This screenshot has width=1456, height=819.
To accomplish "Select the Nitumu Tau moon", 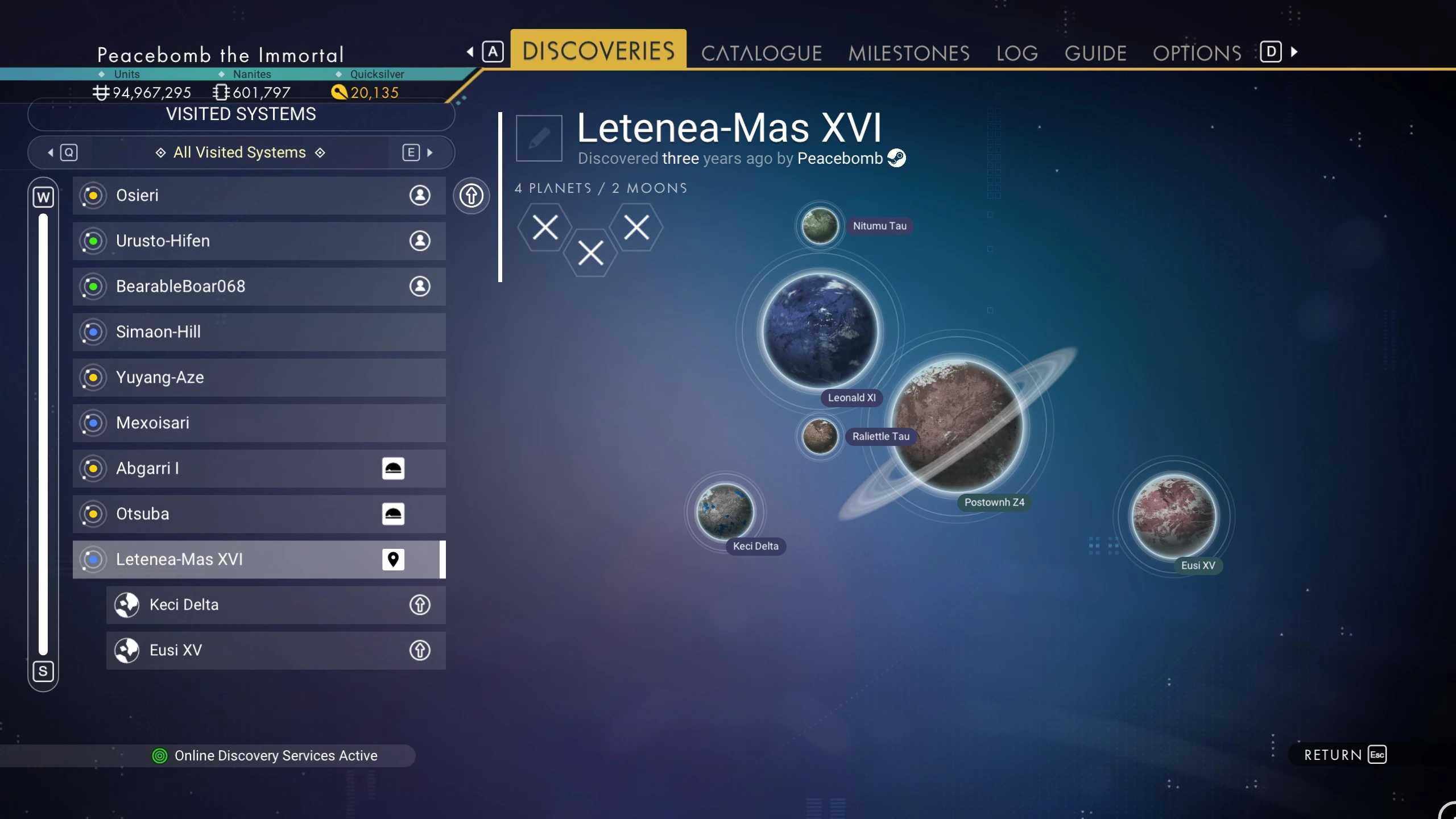I will tap(820, 226).
